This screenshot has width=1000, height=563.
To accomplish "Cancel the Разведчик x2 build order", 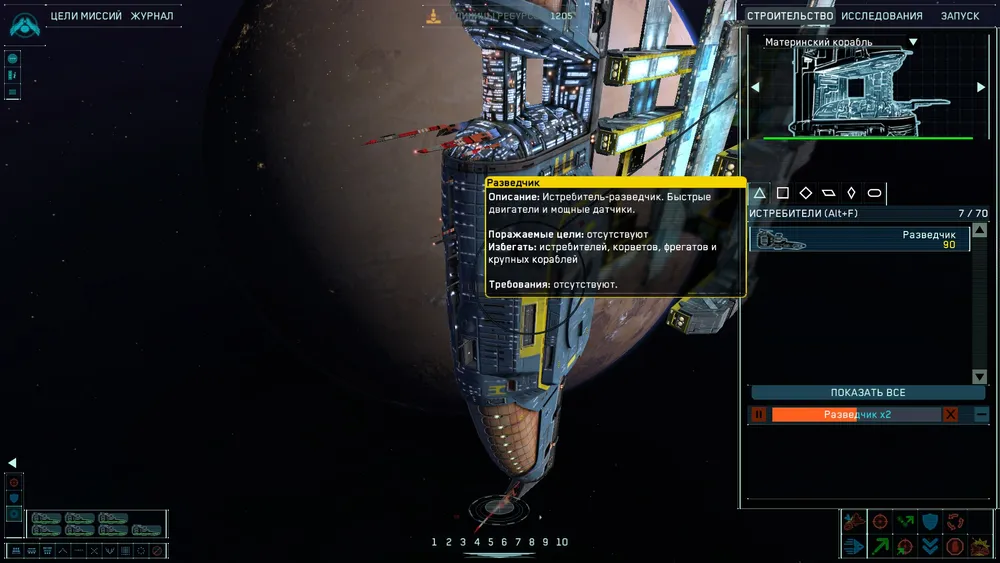I will pyautogui.click(x=951, y=414).
